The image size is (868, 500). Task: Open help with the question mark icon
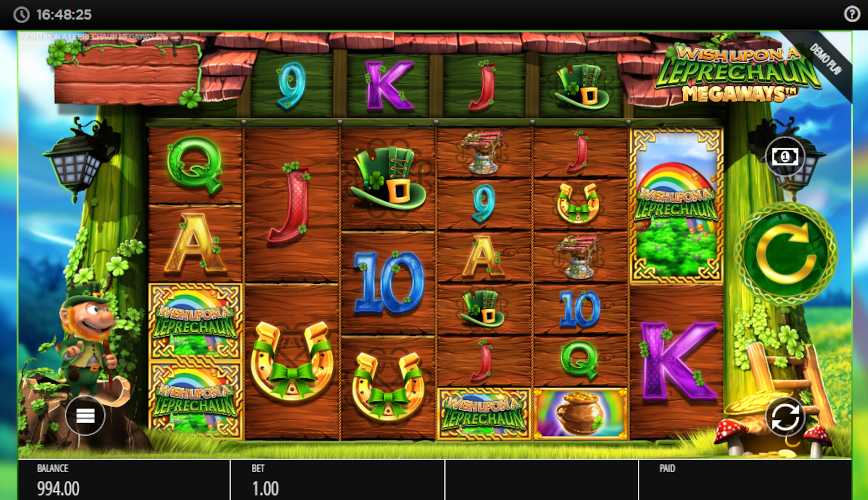click(851, 14)
